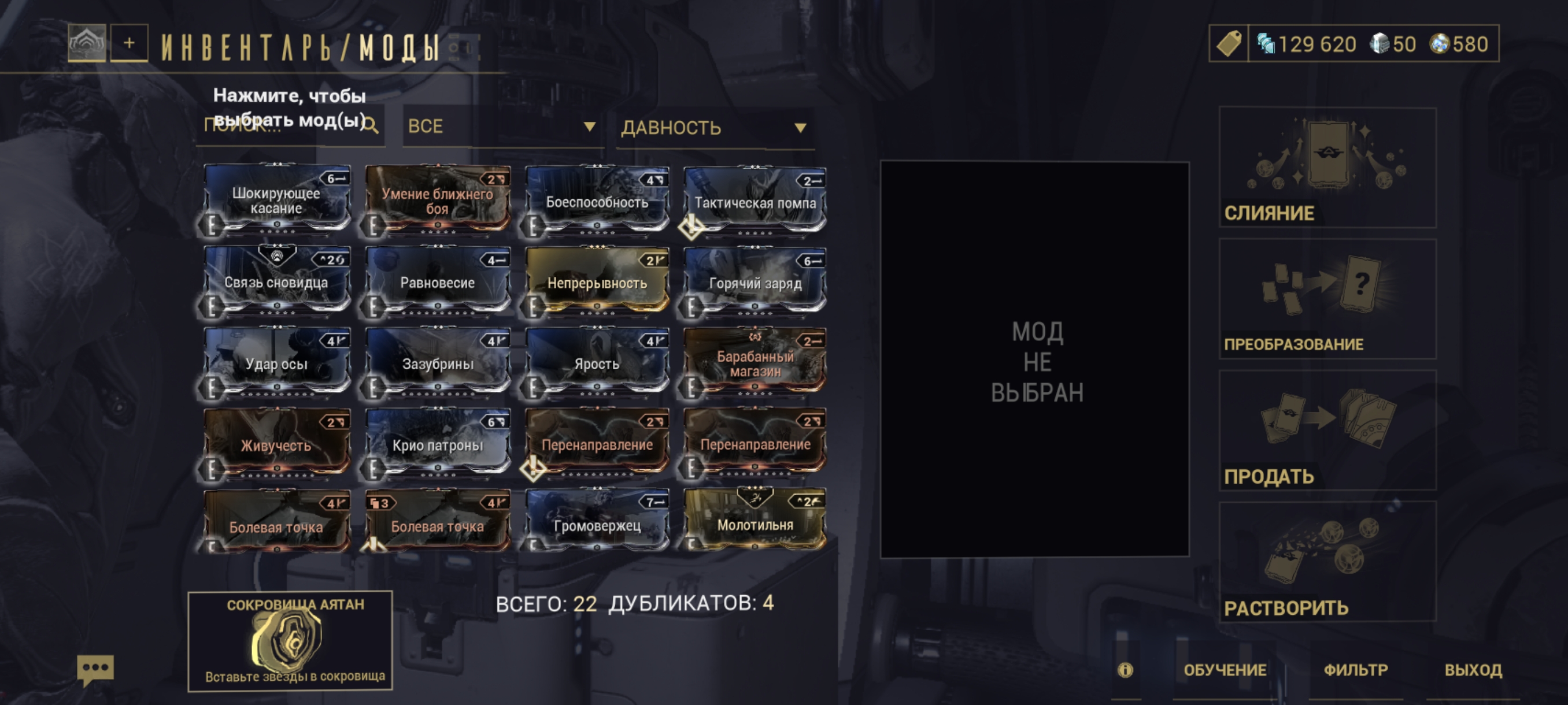Choose the Молотильня mod card
Screen dimensions: 1568x705
pyautogui.click(x=755, y=522)
